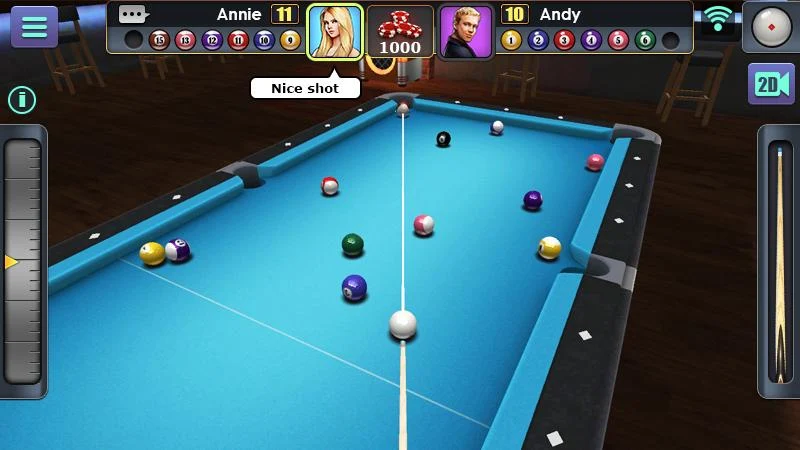This screenshot has height=450, width=800.
Task: Open the hamburger menu
Action: click(34, 27)
